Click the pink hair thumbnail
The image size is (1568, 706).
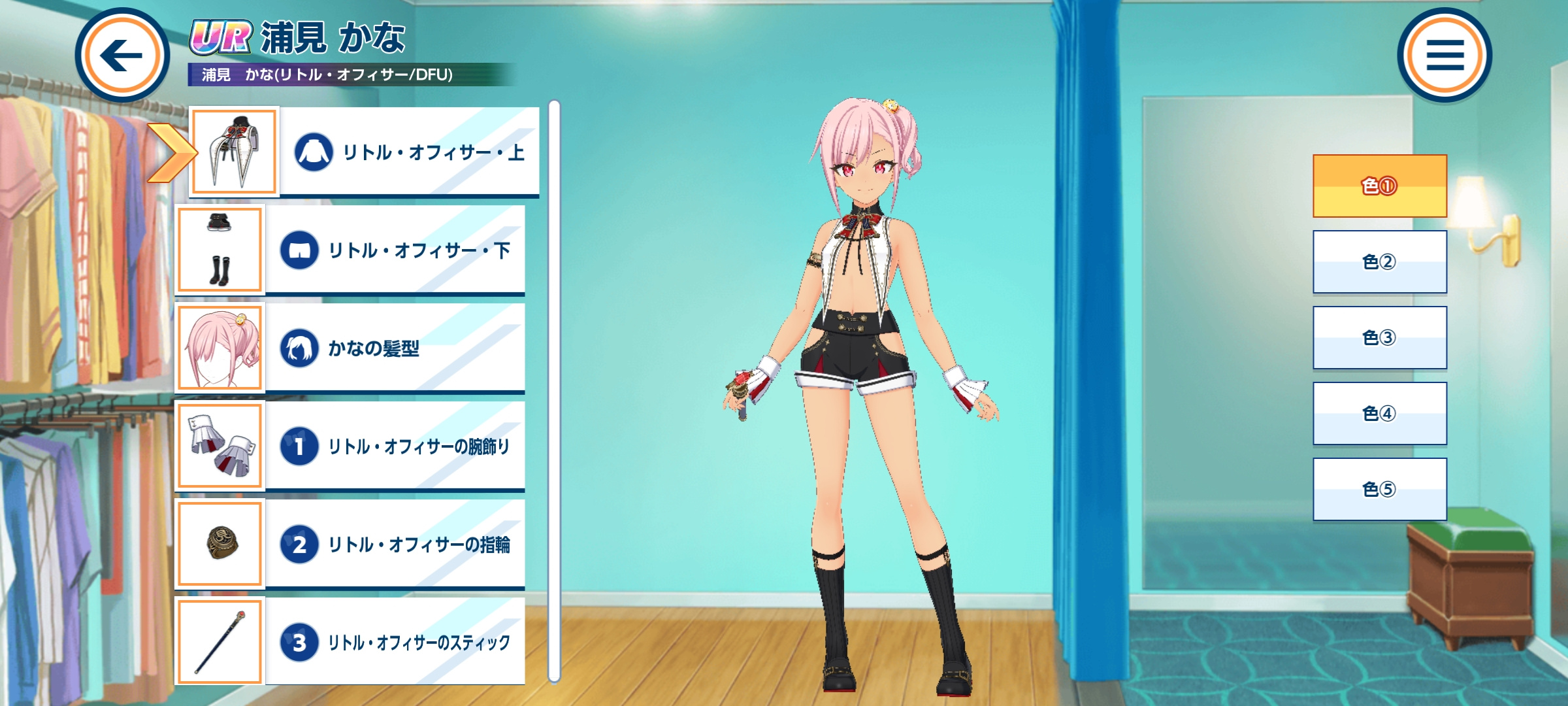(220, 348)
